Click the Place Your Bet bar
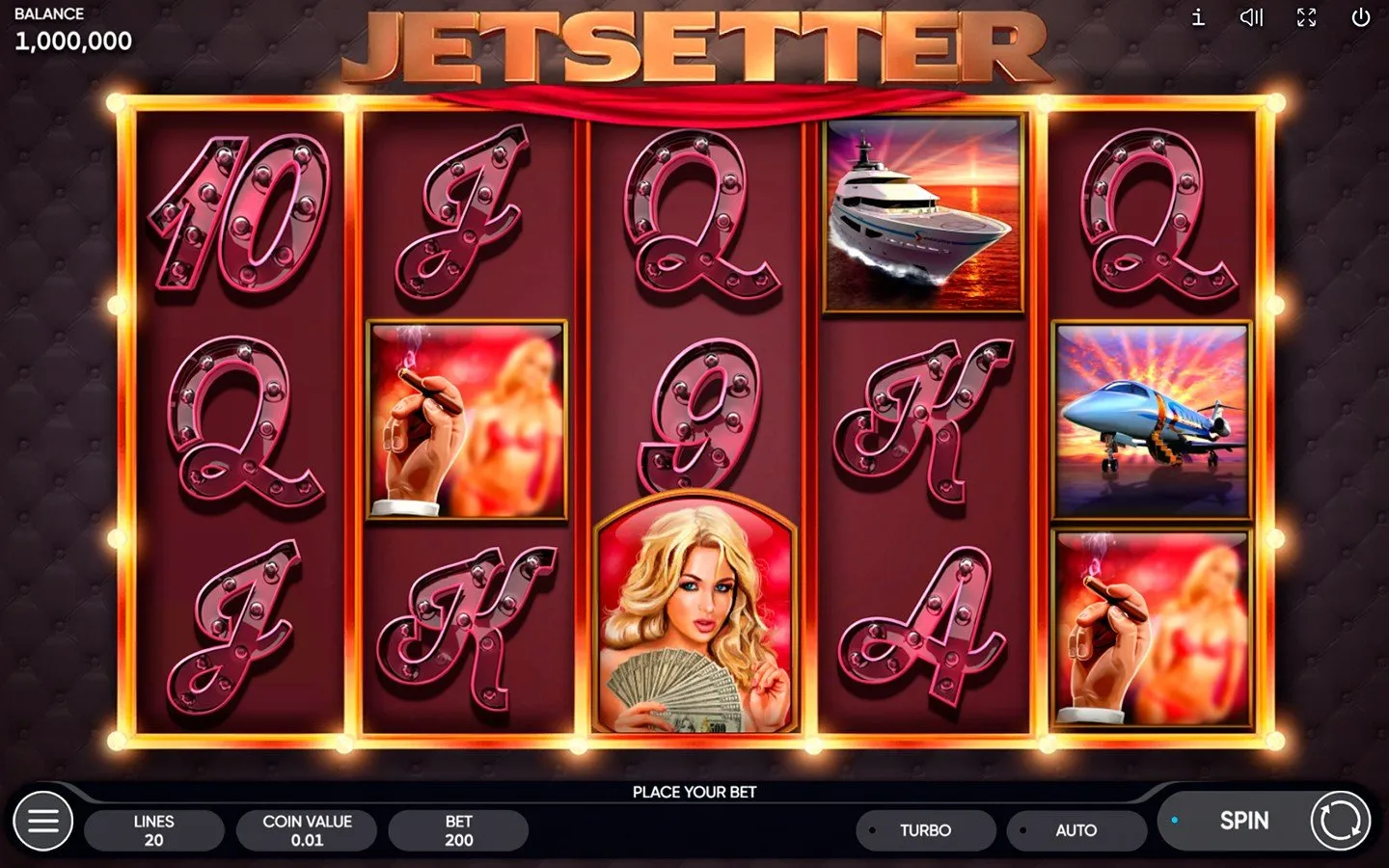The height and width of the screenshot is (868, 1389). [x=694, y=791]
